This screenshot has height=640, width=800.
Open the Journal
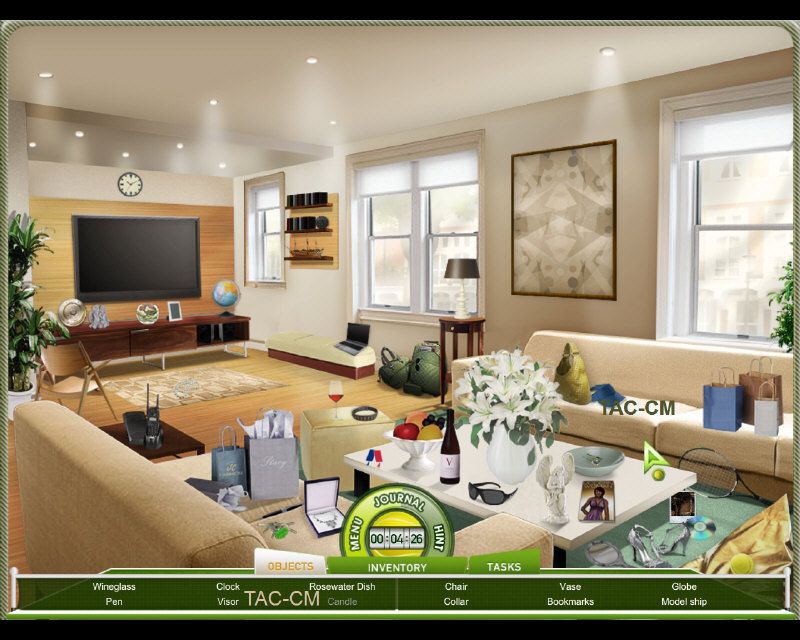click(398, 503)
